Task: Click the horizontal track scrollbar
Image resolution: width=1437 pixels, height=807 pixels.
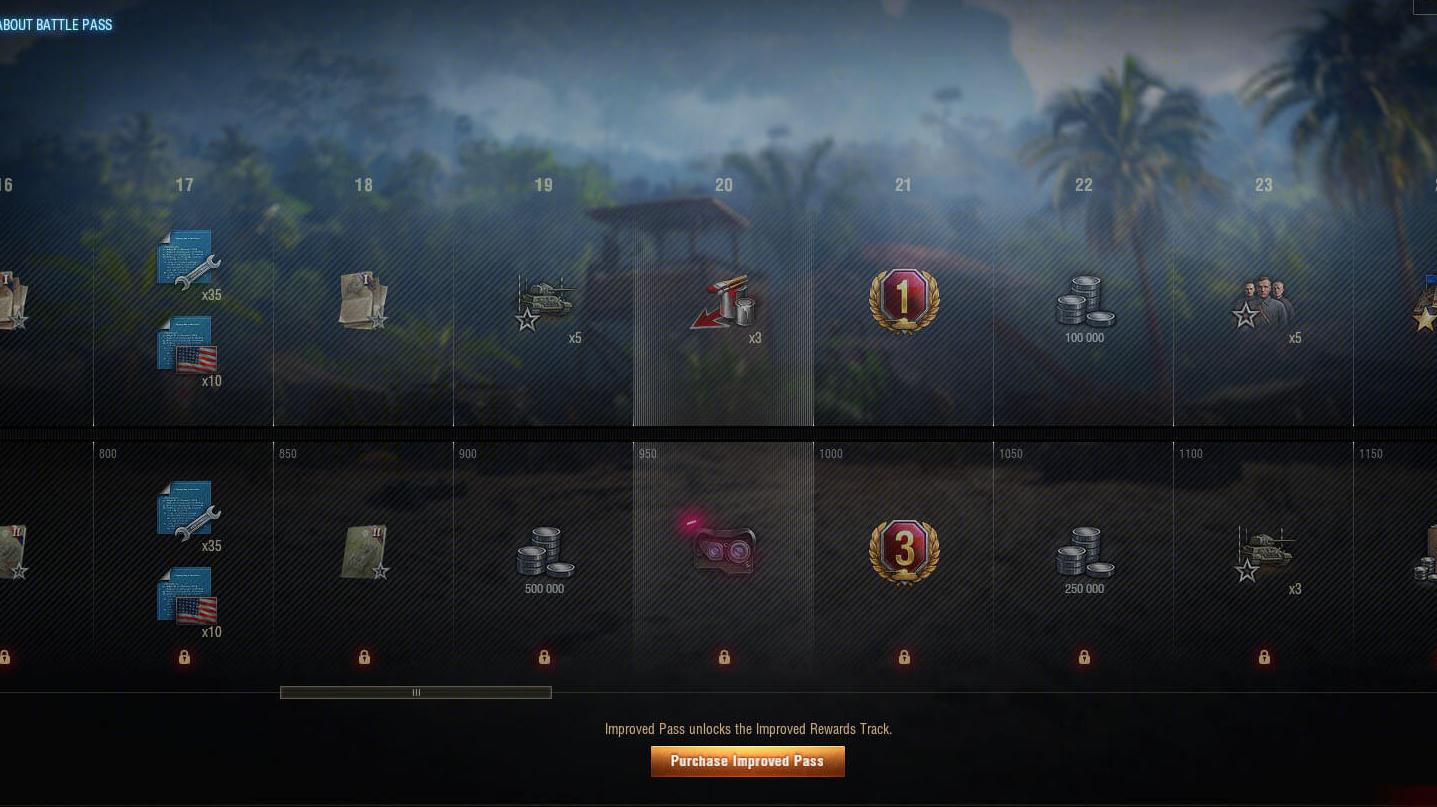Action: pyautogui.click(x=416, y=692)
